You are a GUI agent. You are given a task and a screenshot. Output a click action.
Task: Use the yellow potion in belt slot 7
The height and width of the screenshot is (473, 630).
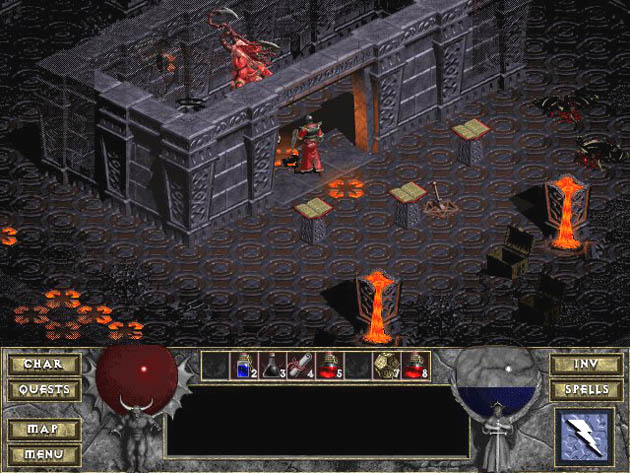click(x=386, y=366)
